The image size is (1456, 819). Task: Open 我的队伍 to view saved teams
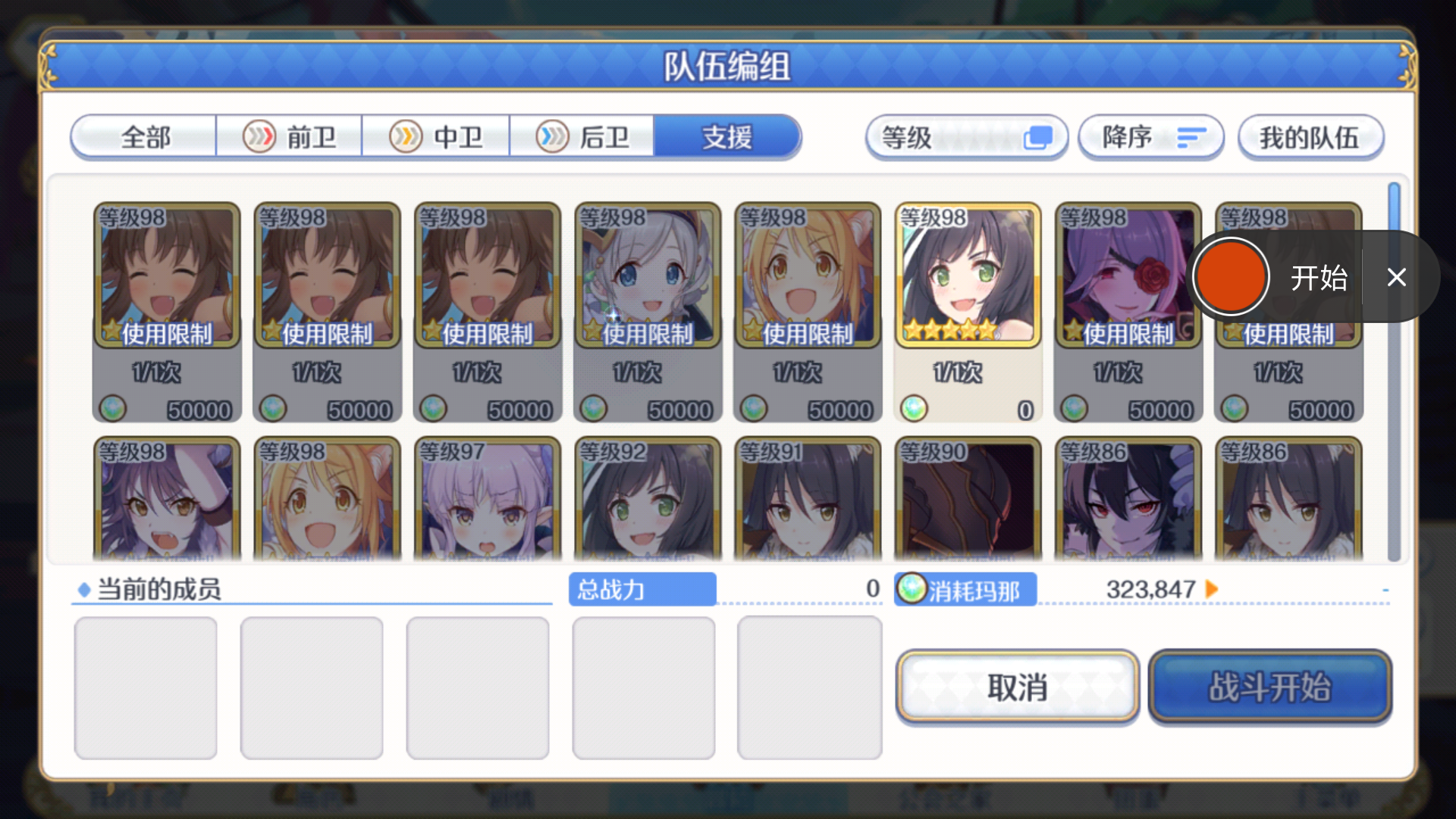pyautogui.click(x=1310, y=137)
